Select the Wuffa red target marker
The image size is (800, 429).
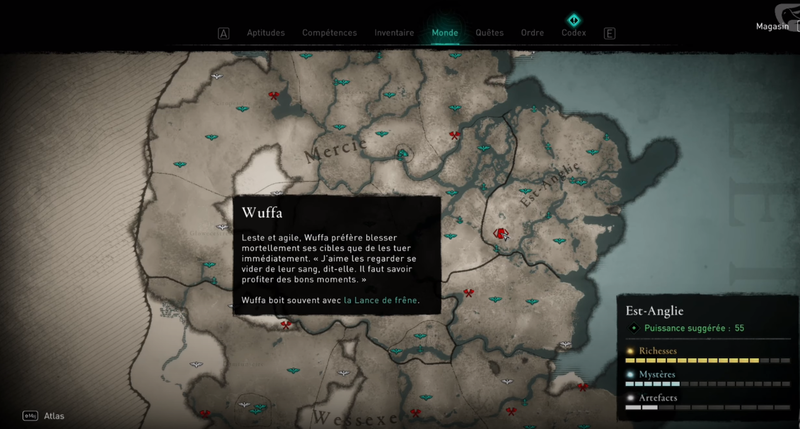[501, 234]
